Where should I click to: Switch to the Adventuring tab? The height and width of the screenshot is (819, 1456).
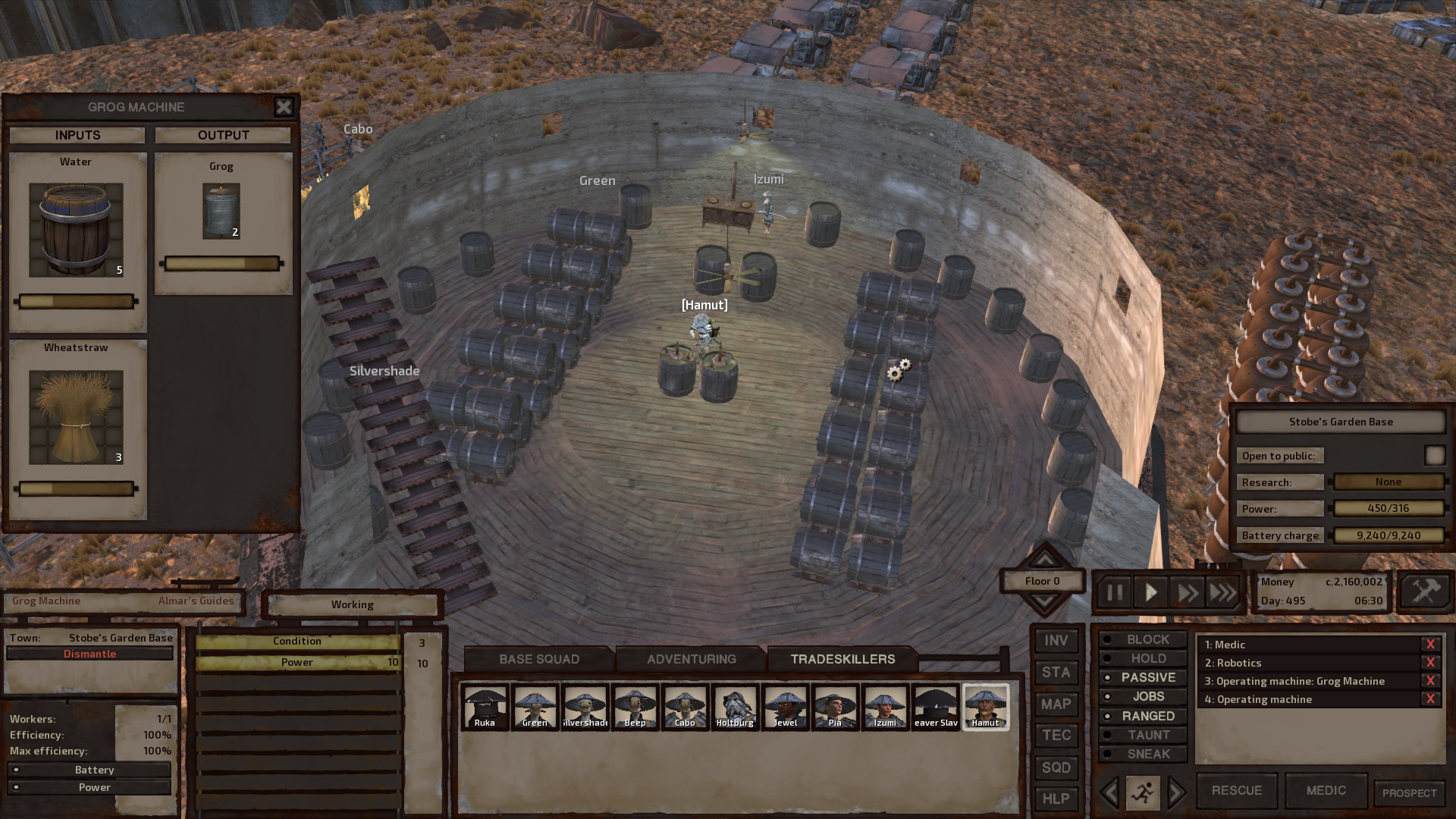[691, 659]
